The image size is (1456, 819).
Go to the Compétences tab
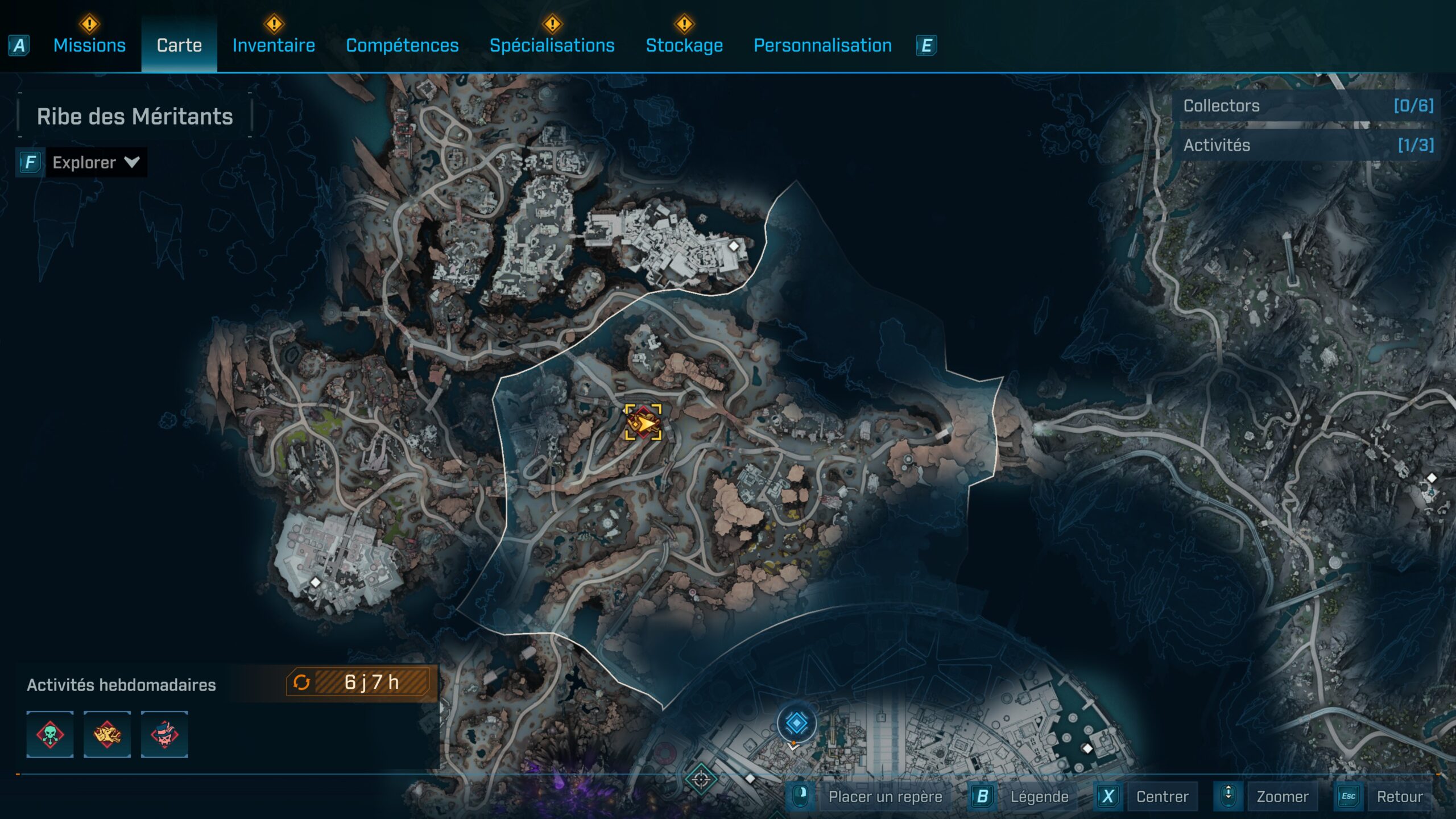[x=402, y=45]
